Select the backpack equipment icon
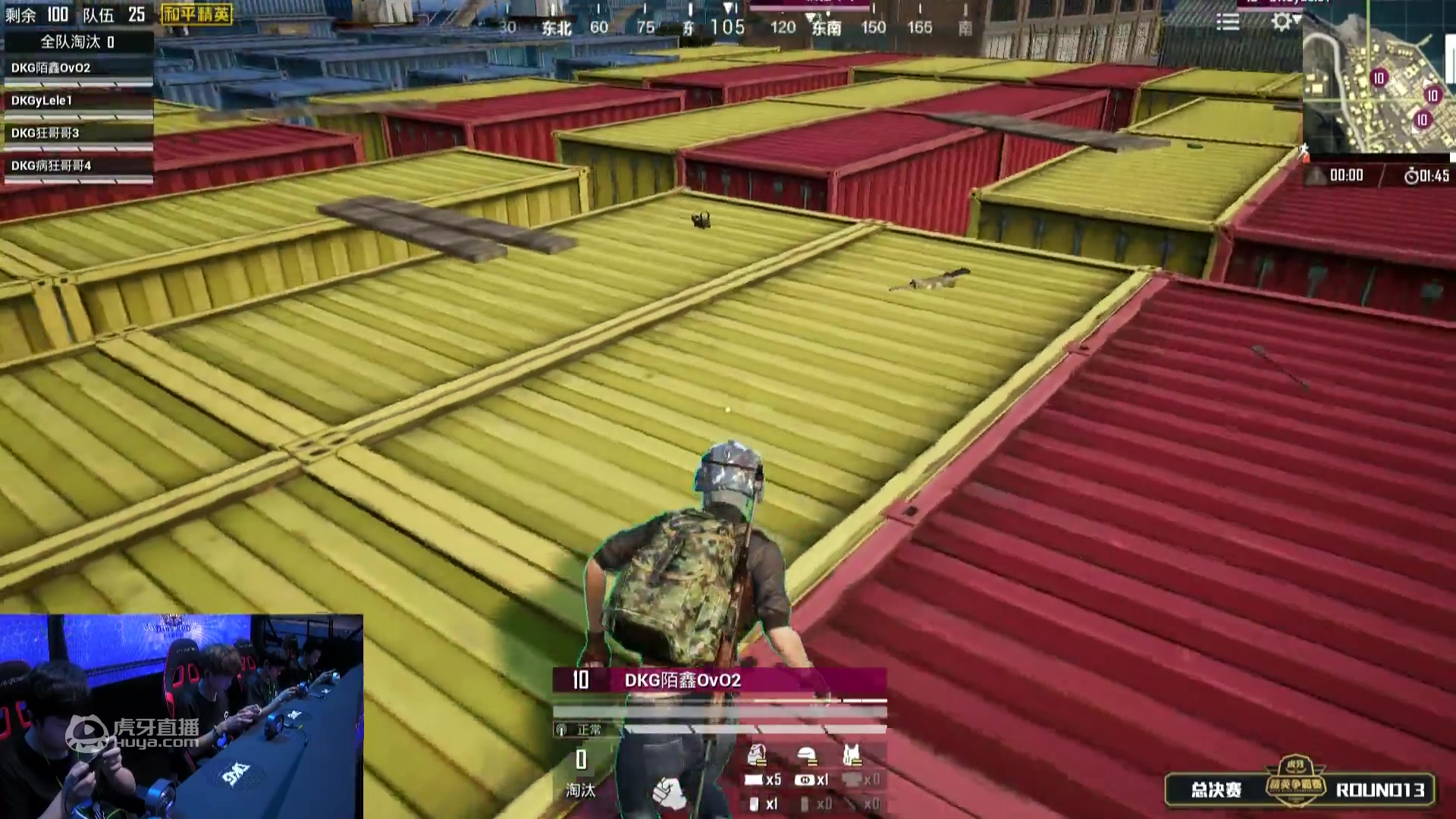1456x819 pixels. (757, 755)
